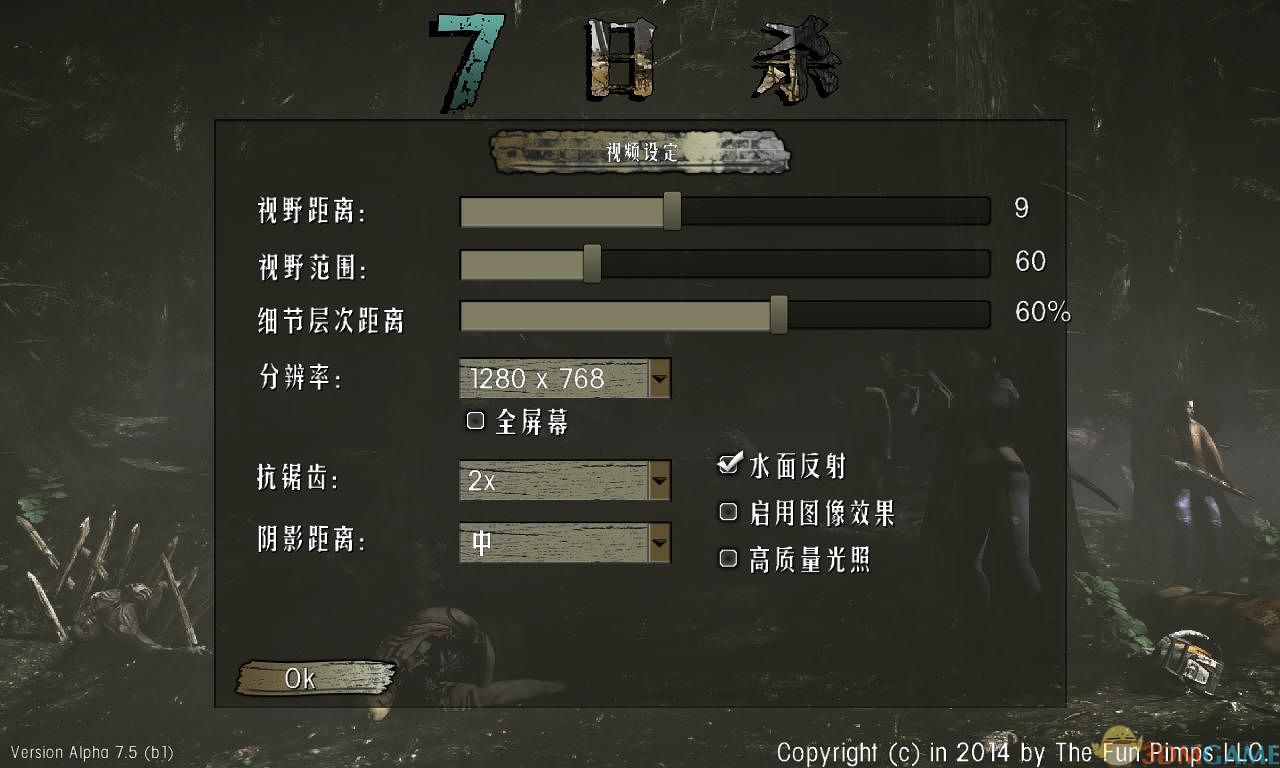
Task: Open the resolution dropdown arrow
Action: click(660, 379)
